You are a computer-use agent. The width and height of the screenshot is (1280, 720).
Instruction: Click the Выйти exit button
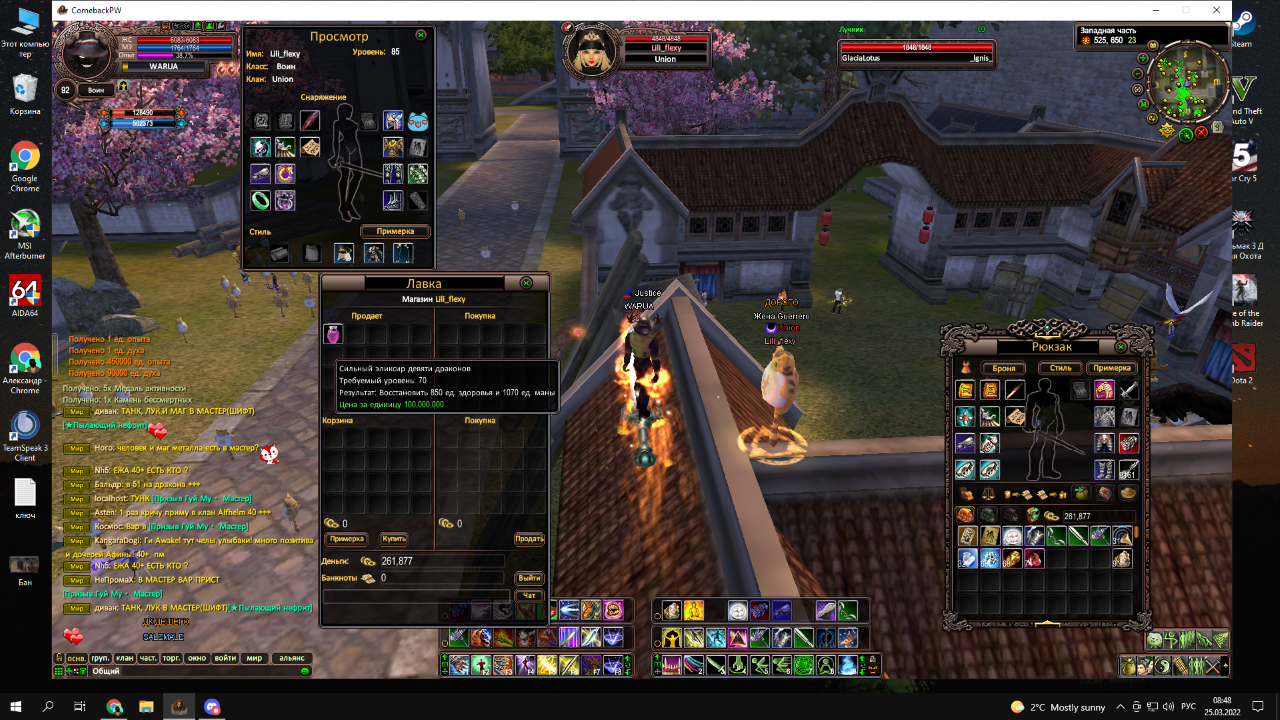[529, 578]
